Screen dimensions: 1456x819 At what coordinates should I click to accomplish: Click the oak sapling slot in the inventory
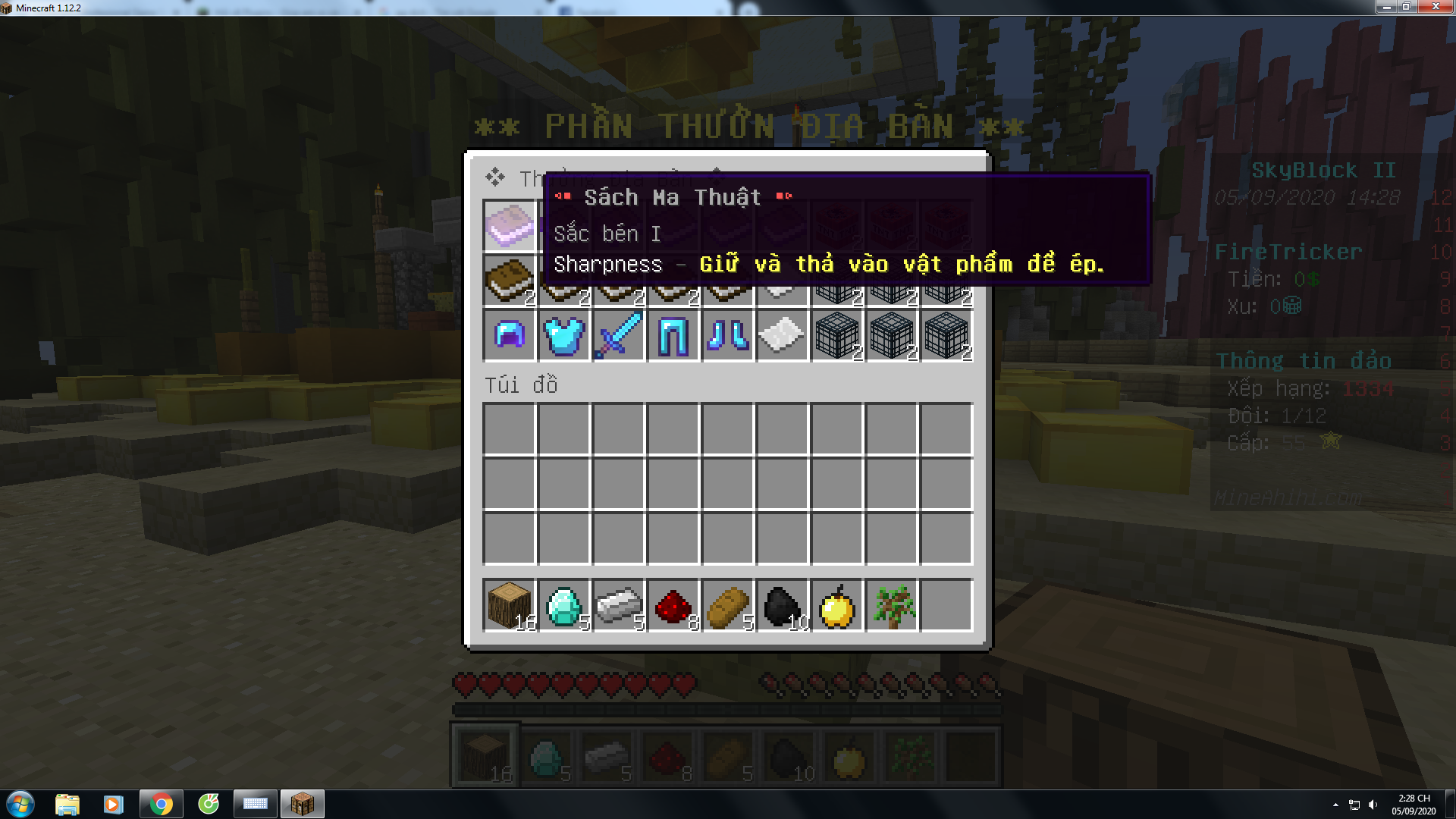pos(891,605)
